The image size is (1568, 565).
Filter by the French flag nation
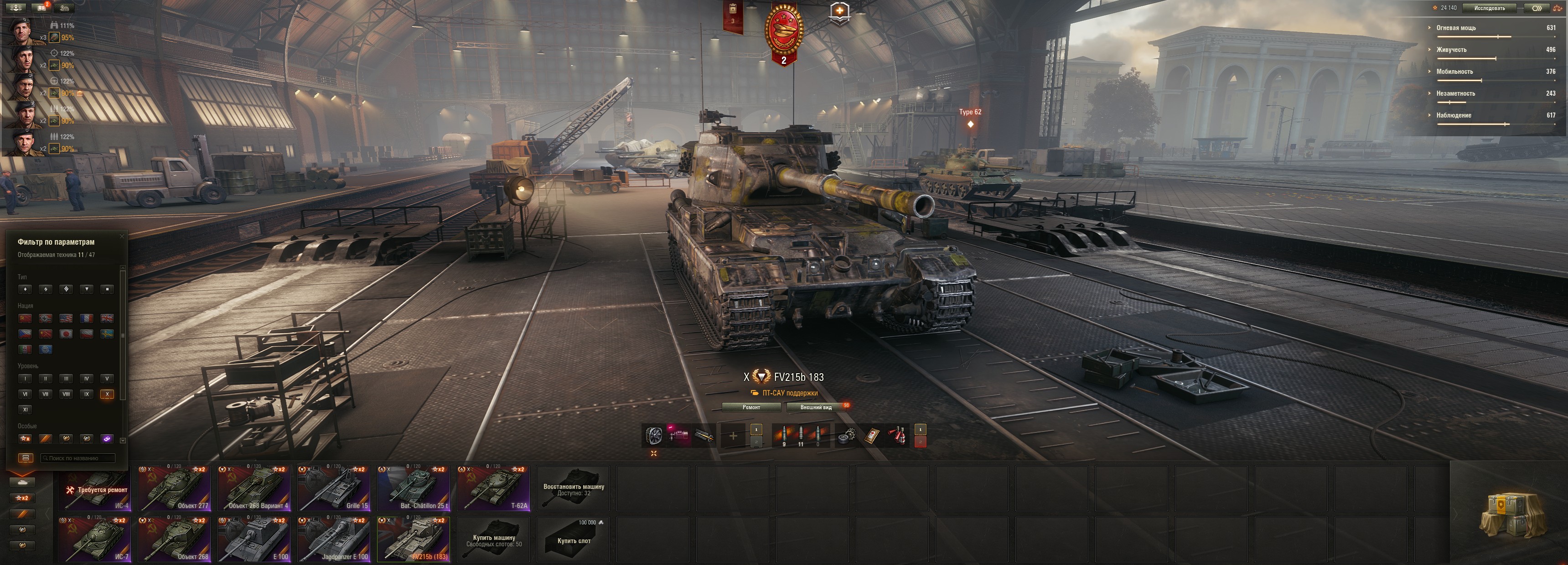pos(87,318)
